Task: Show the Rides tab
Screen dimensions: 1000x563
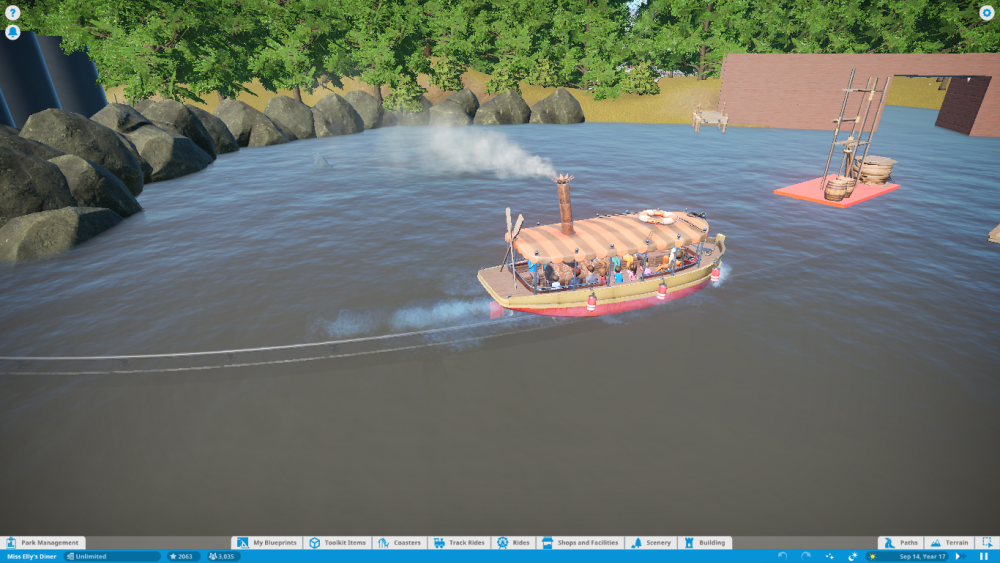Action: [513, 543]
